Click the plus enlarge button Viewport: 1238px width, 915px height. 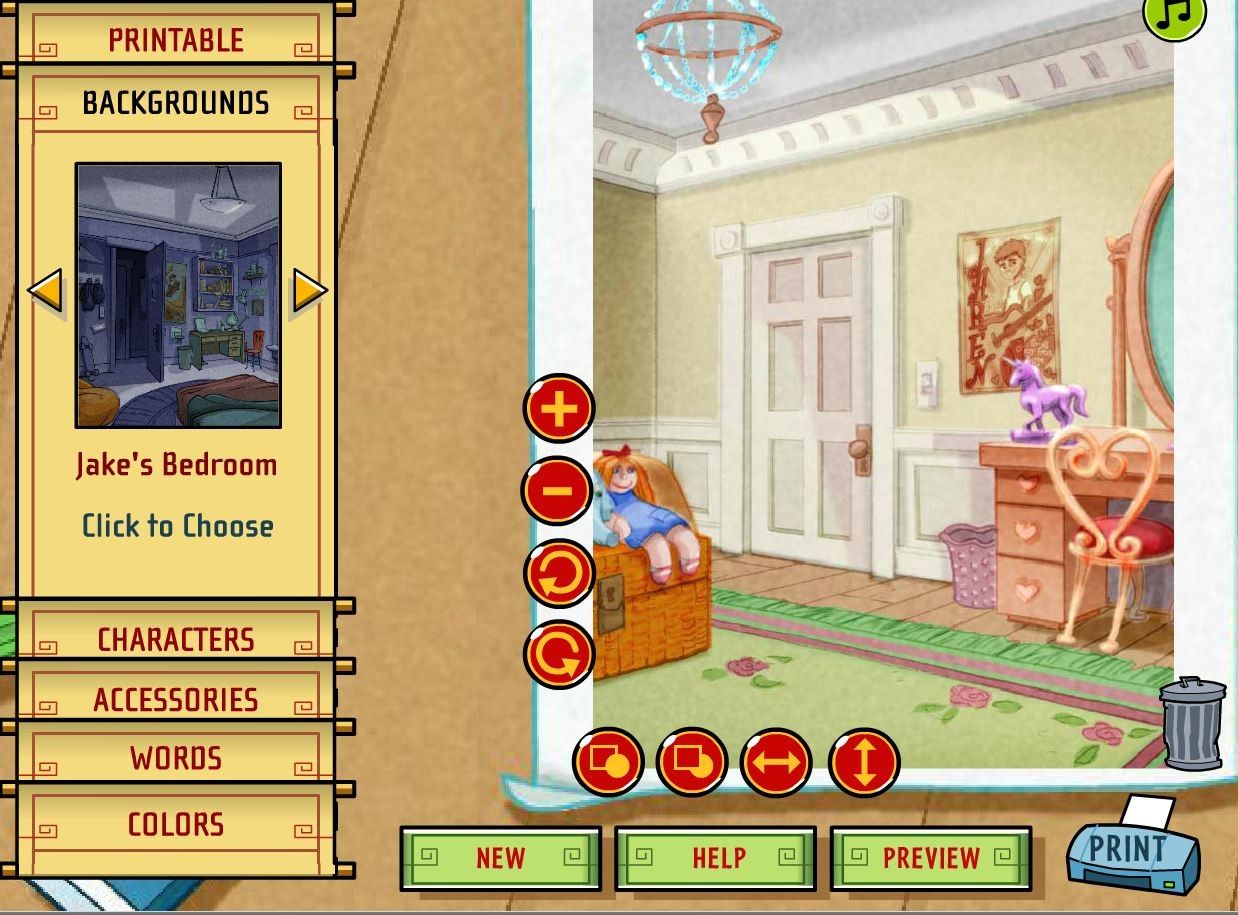[559, 408]
